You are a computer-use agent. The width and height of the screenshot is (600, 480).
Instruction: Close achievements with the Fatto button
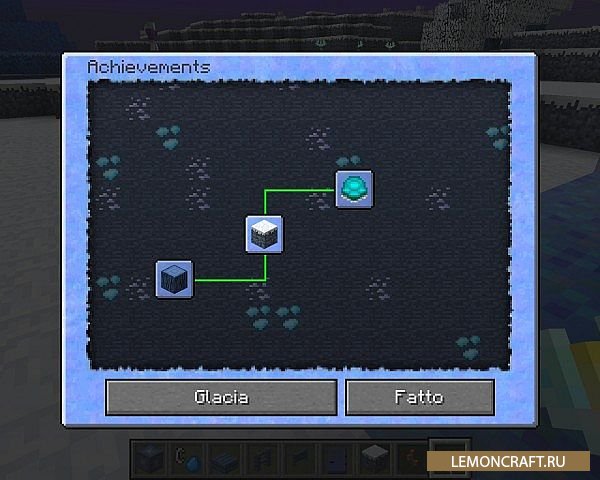[420, 397]
